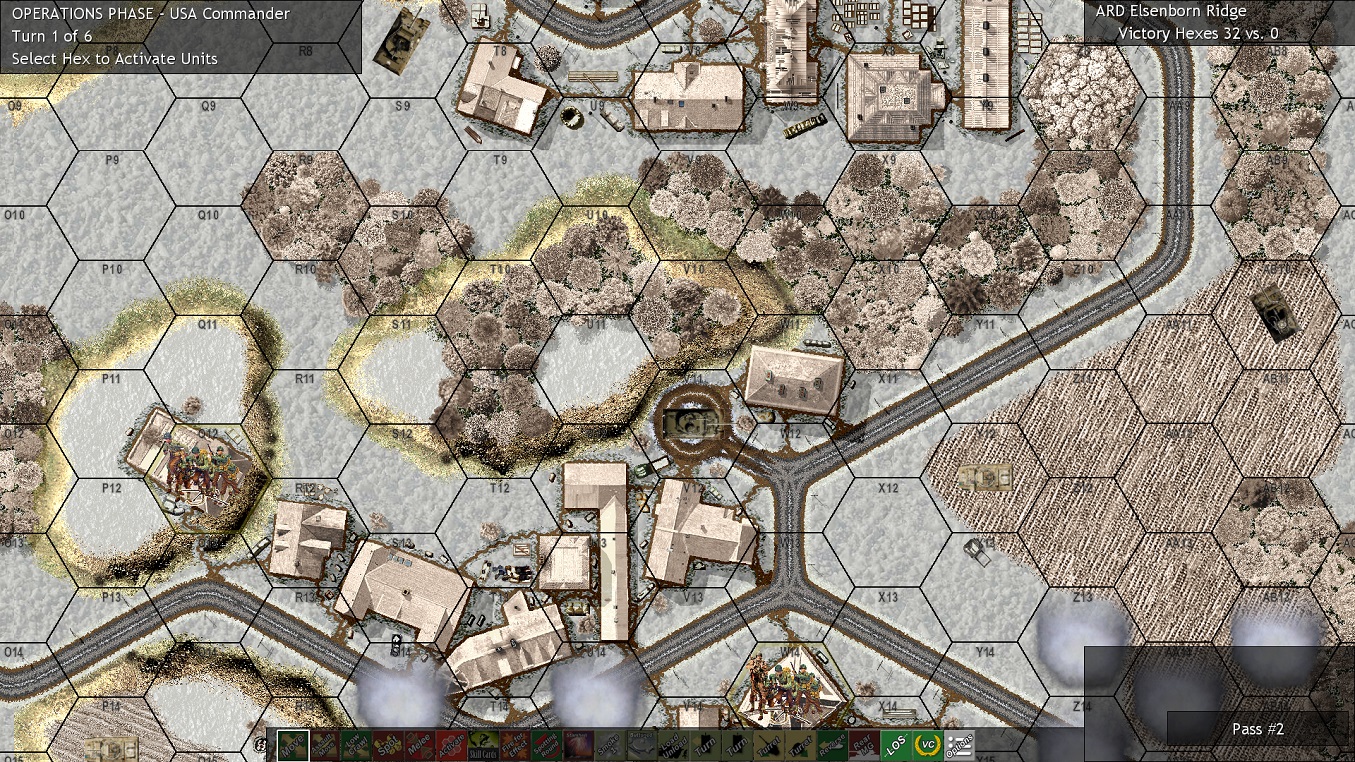Choose the Spotting Round icon
Image resolution: width=1355 pixels, height=762 pixels.
pos(547,745)
